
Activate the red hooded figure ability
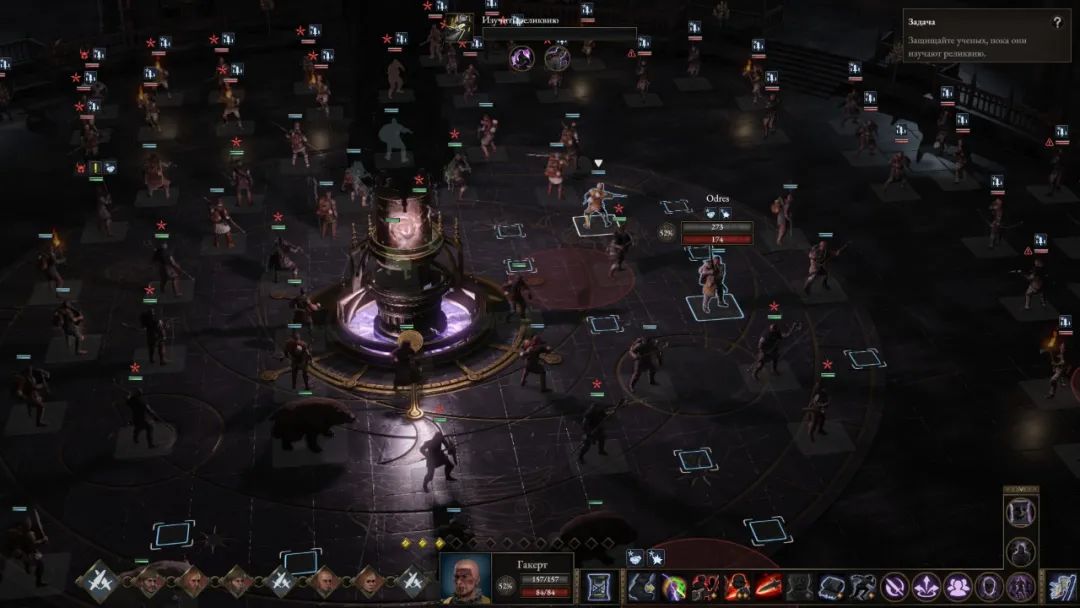click(x=737, y=586)
